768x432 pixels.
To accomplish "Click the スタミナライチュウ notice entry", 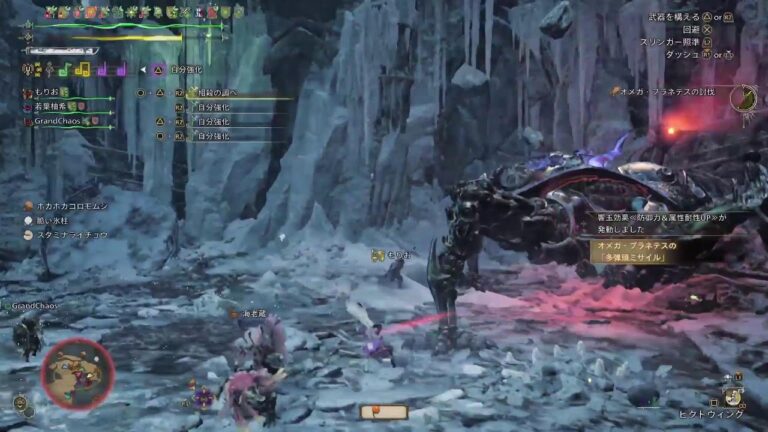I will click(x=70, y=235).
